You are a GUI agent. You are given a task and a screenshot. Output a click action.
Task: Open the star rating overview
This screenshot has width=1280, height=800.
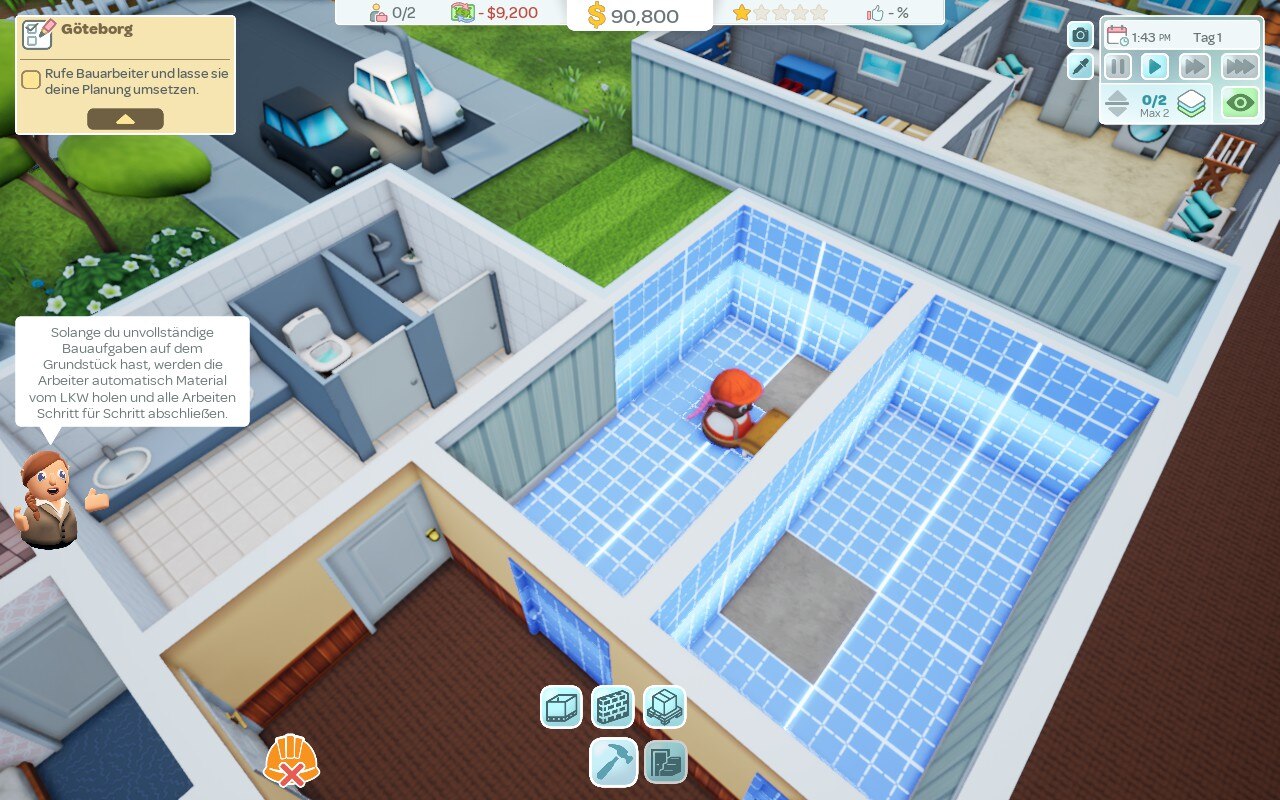coord(780,13)
